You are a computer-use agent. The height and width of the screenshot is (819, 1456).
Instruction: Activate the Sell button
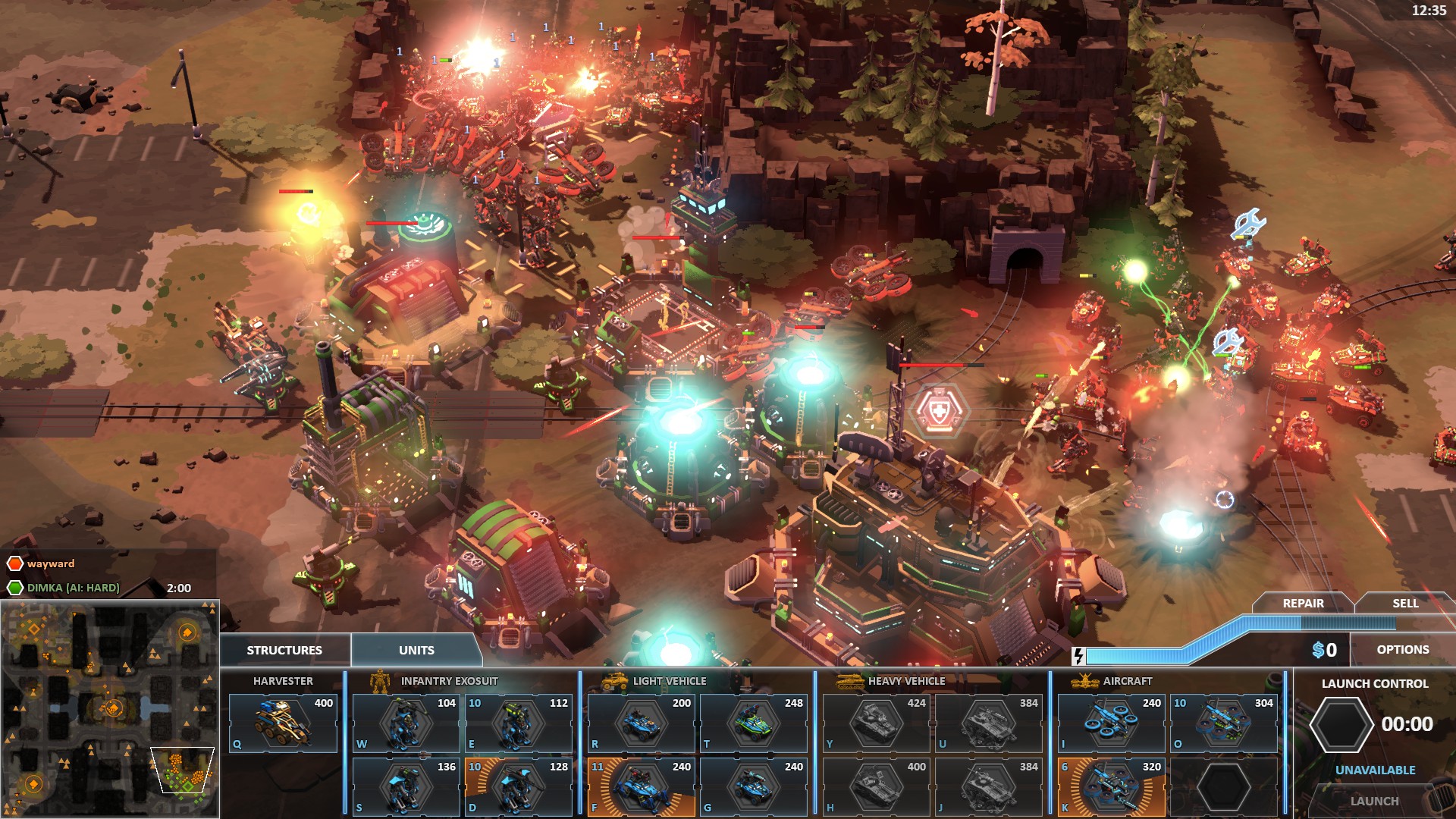[x=1404, y=604]
